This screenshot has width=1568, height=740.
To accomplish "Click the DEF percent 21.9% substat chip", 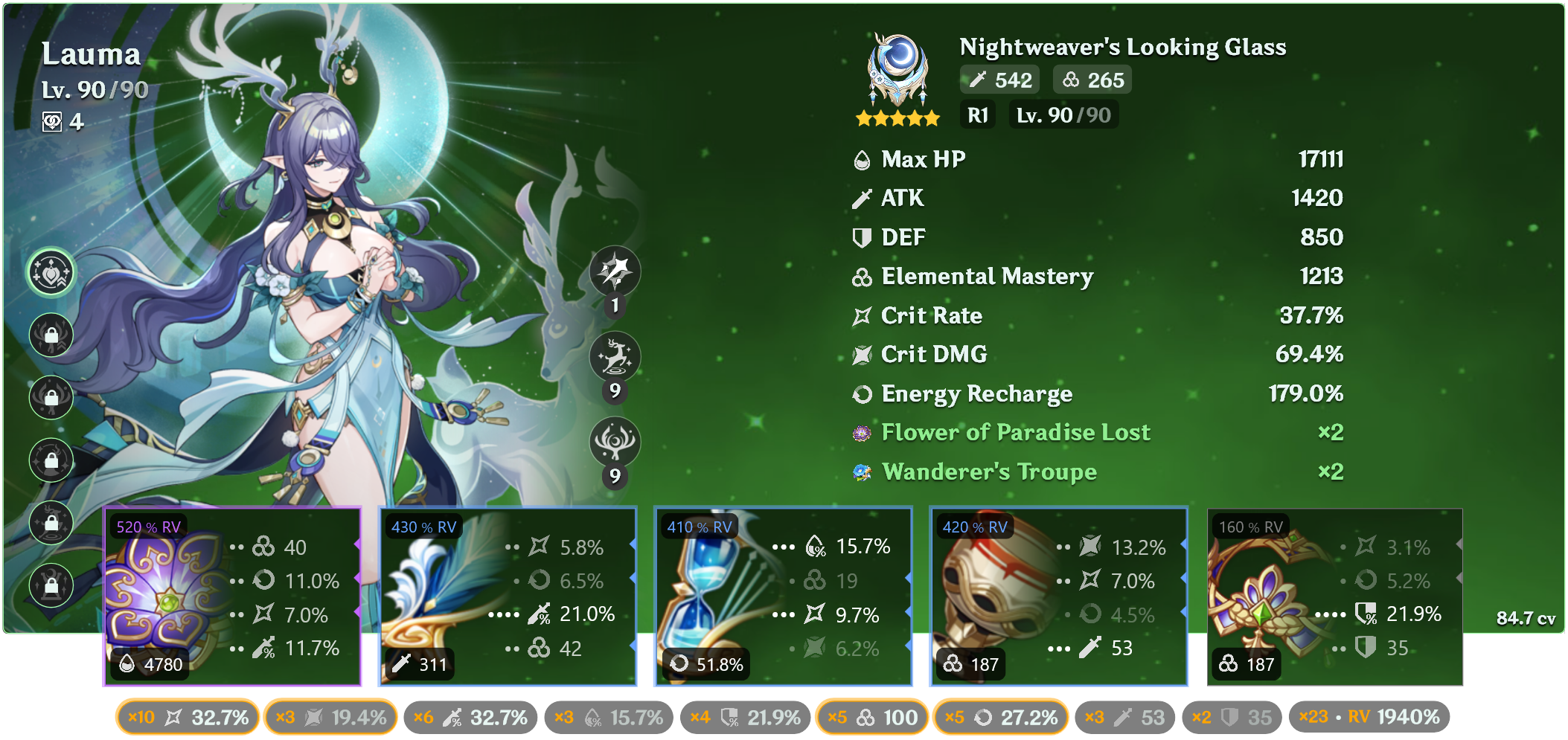I will click(x=745, y=718).
